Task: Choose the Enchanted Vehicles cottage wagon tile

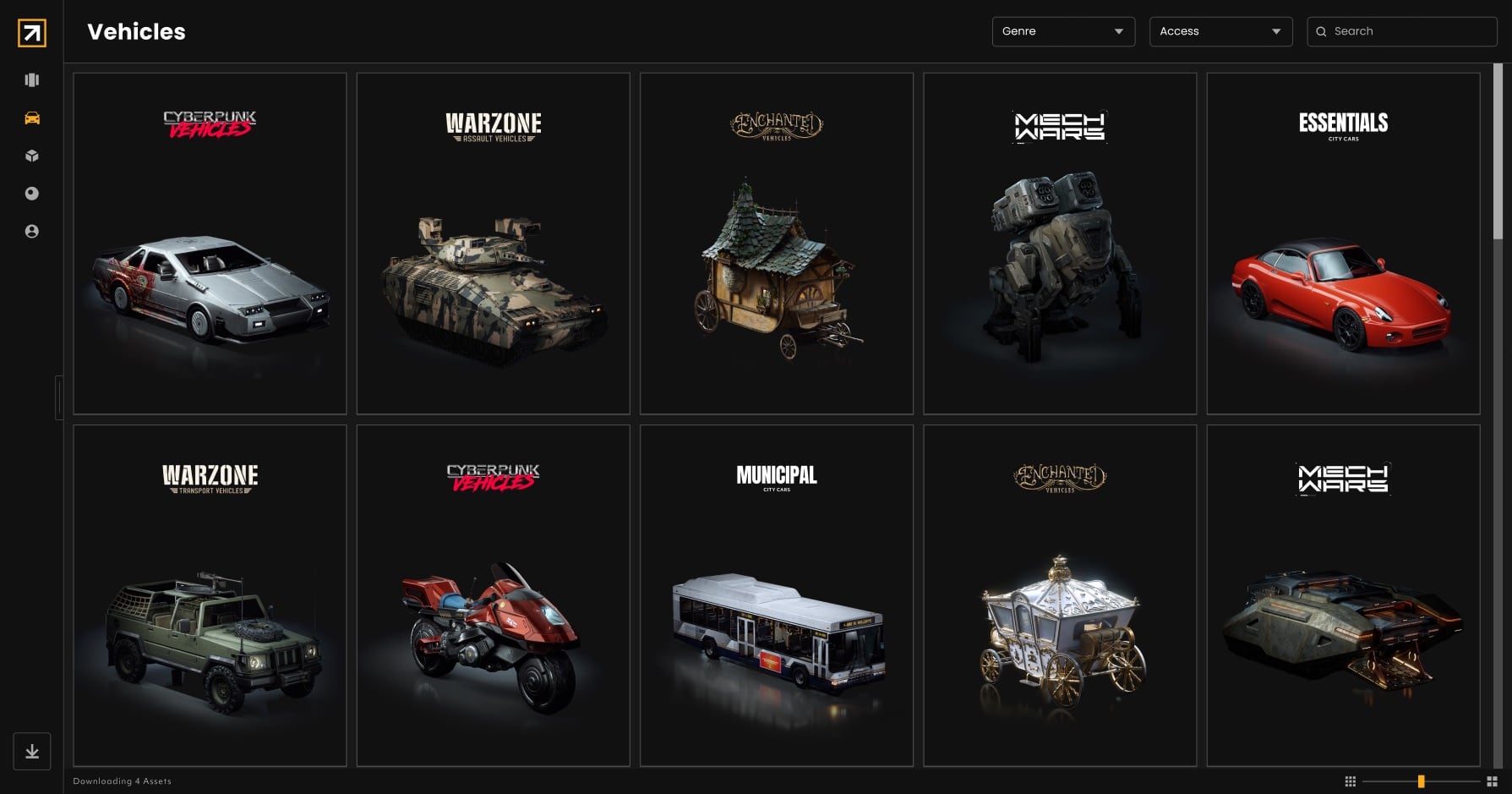Action: coord(776,244)
